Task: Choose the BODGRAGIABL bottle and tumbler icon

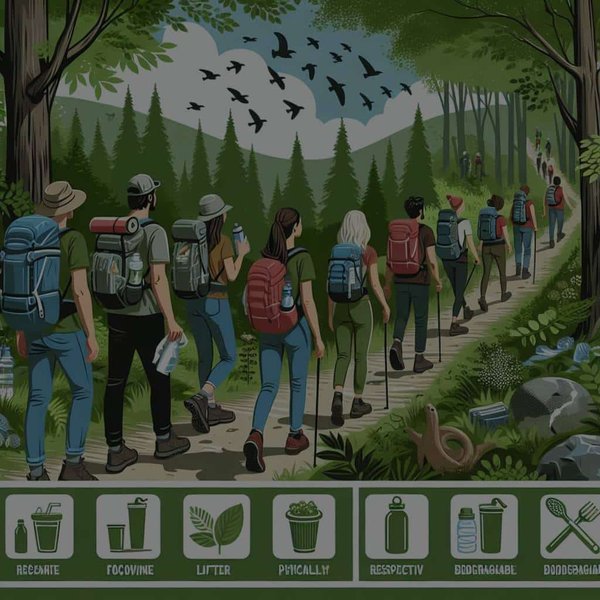Action: coord(483,526)
